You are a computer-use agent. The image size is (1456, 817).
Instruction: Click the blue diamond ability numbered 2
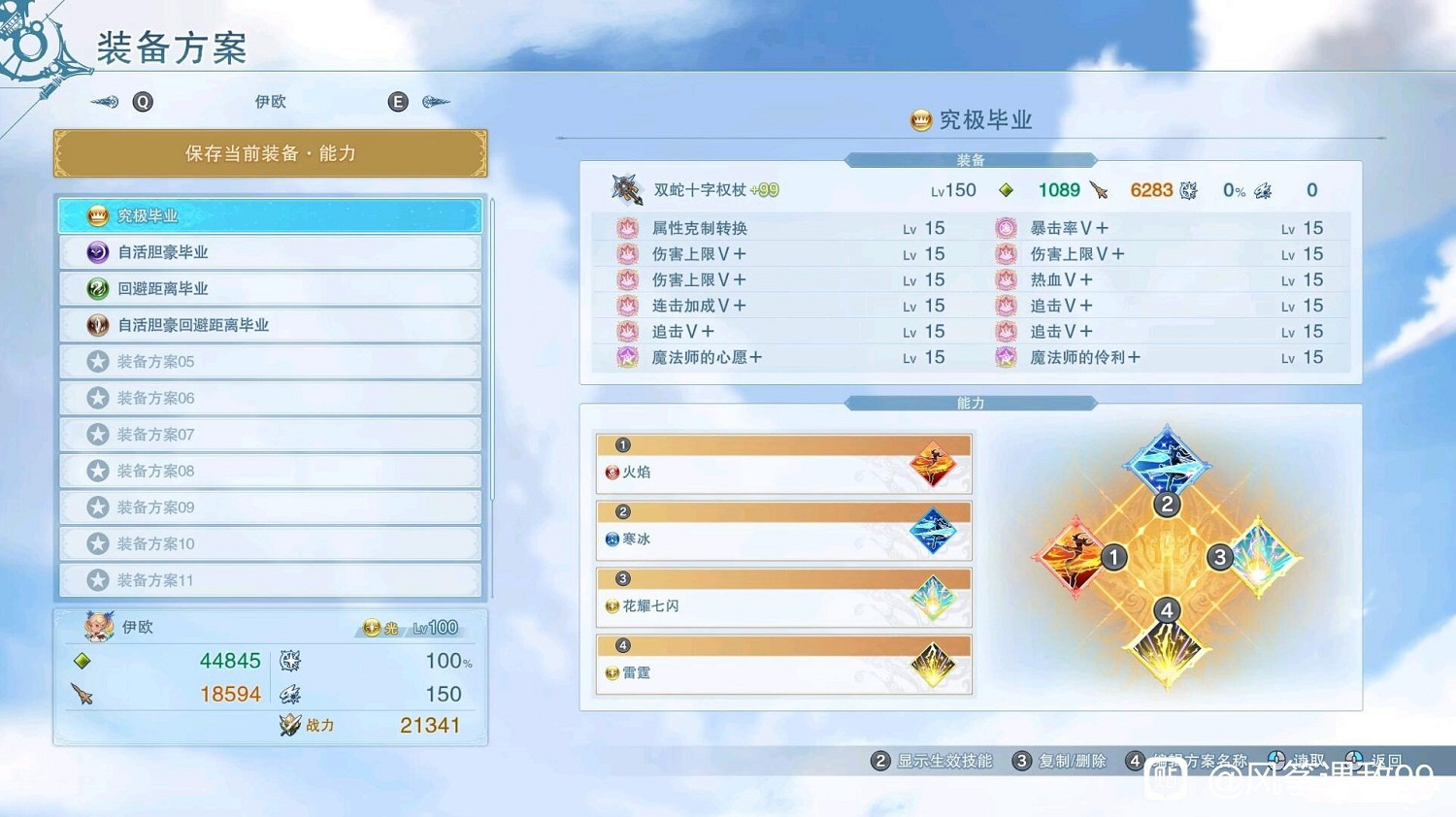(x=1166, y=464)
